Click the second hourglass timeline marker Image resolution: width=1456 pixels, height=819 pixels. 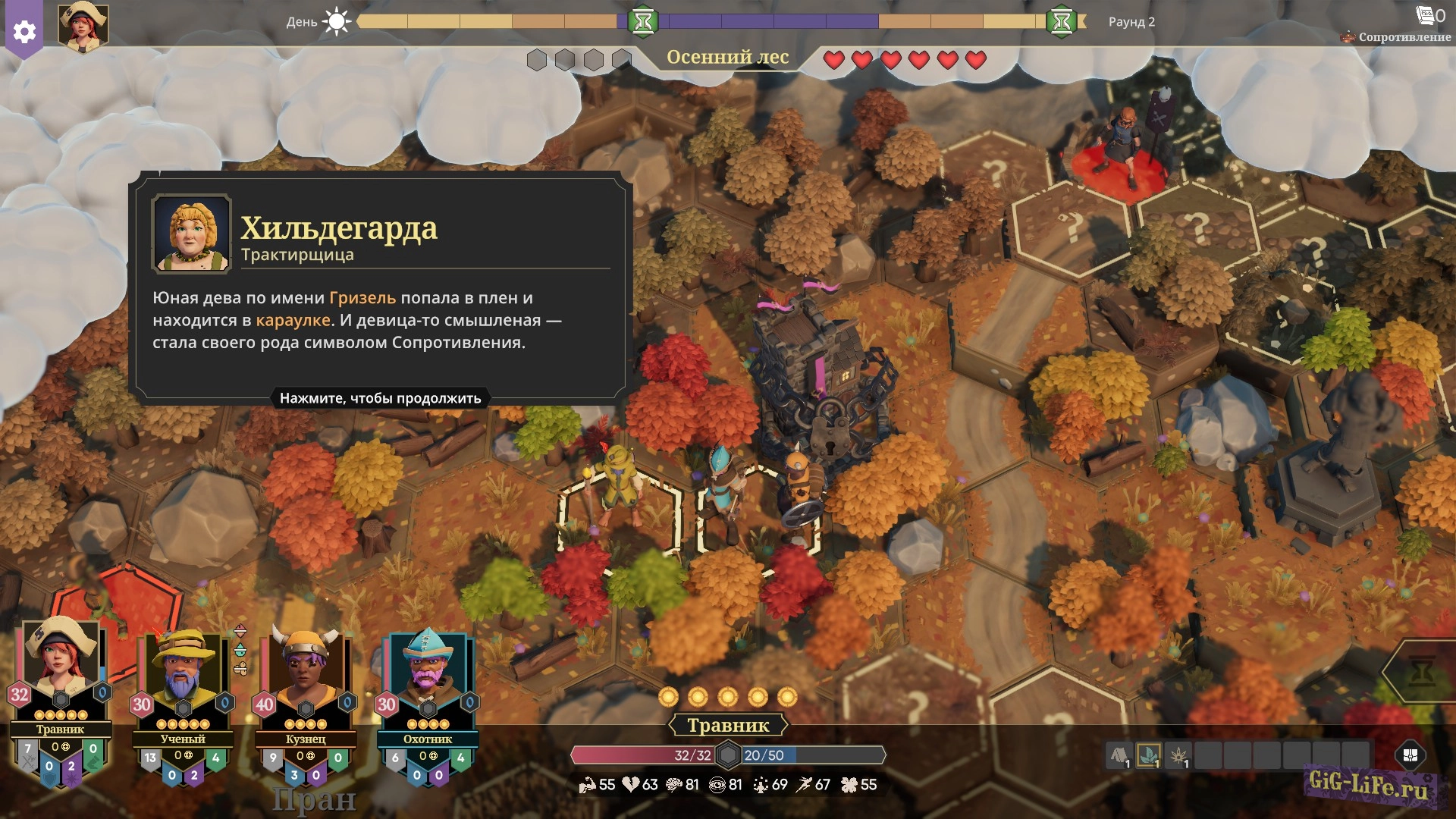click(1062, 21)
